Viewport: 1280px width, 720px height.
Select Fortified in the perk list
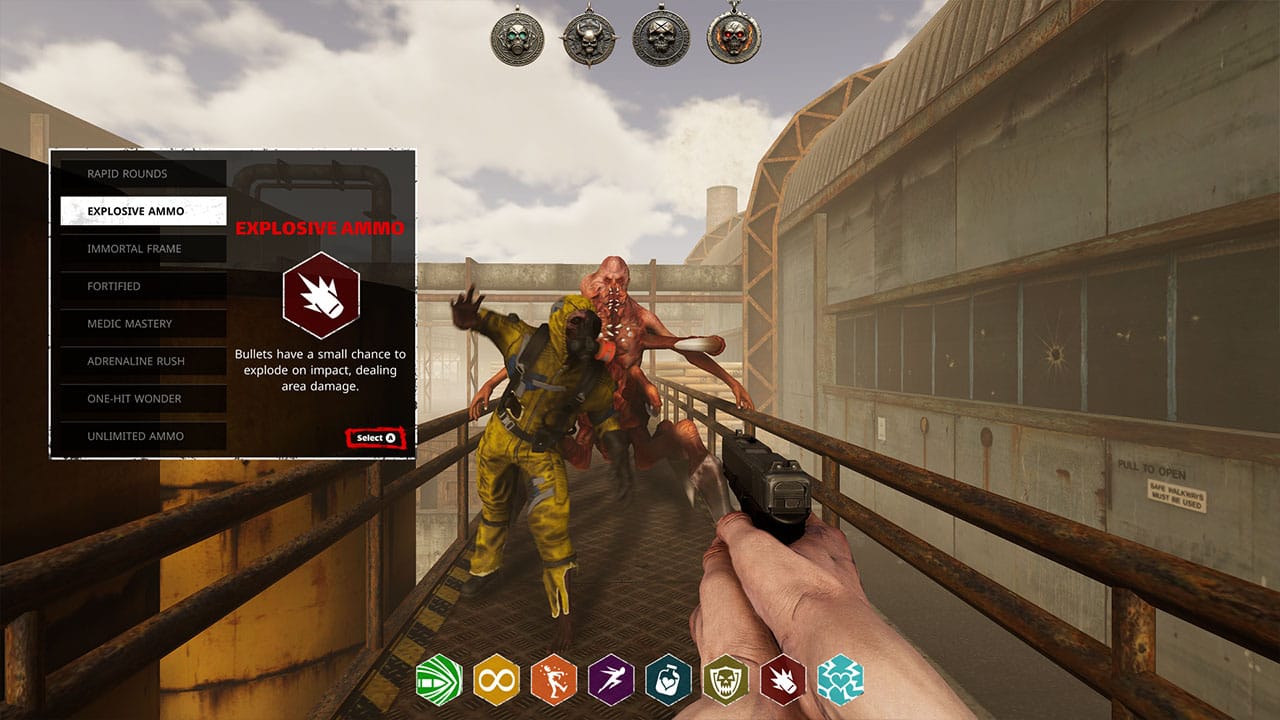click(143, 286)
